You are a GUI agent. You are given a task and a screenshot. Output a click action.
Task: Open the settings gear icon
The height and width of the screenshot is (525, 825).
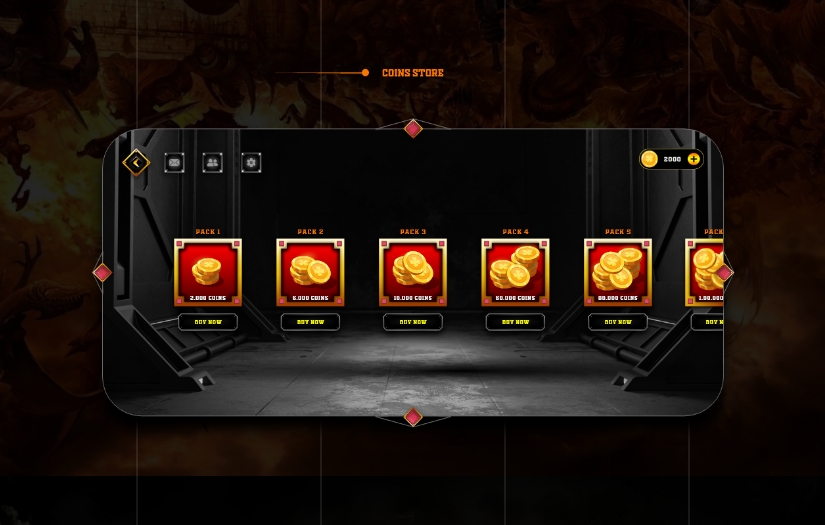[x=251, y=162]
